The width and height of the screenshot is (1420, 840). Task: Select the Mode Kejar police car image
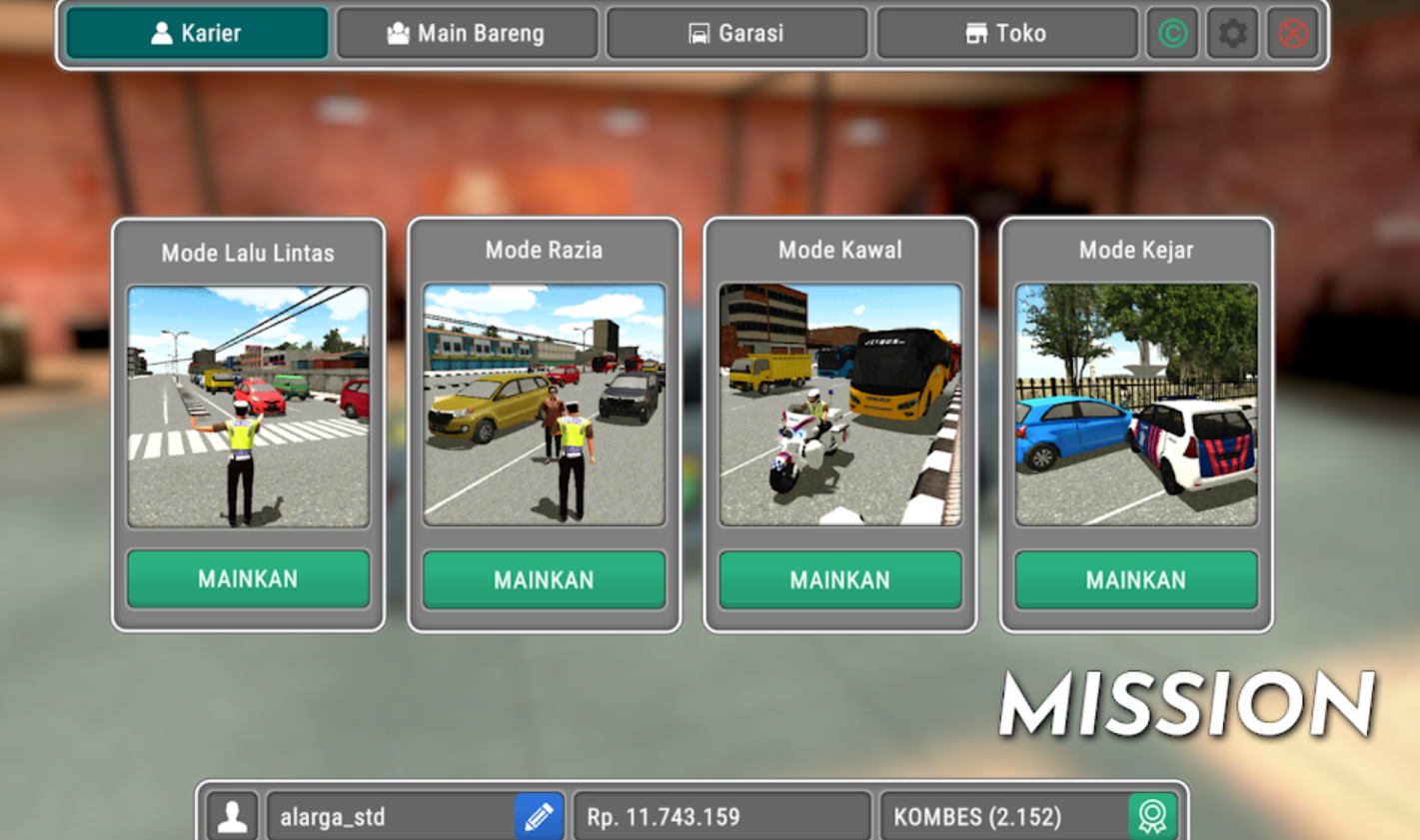1136,405
